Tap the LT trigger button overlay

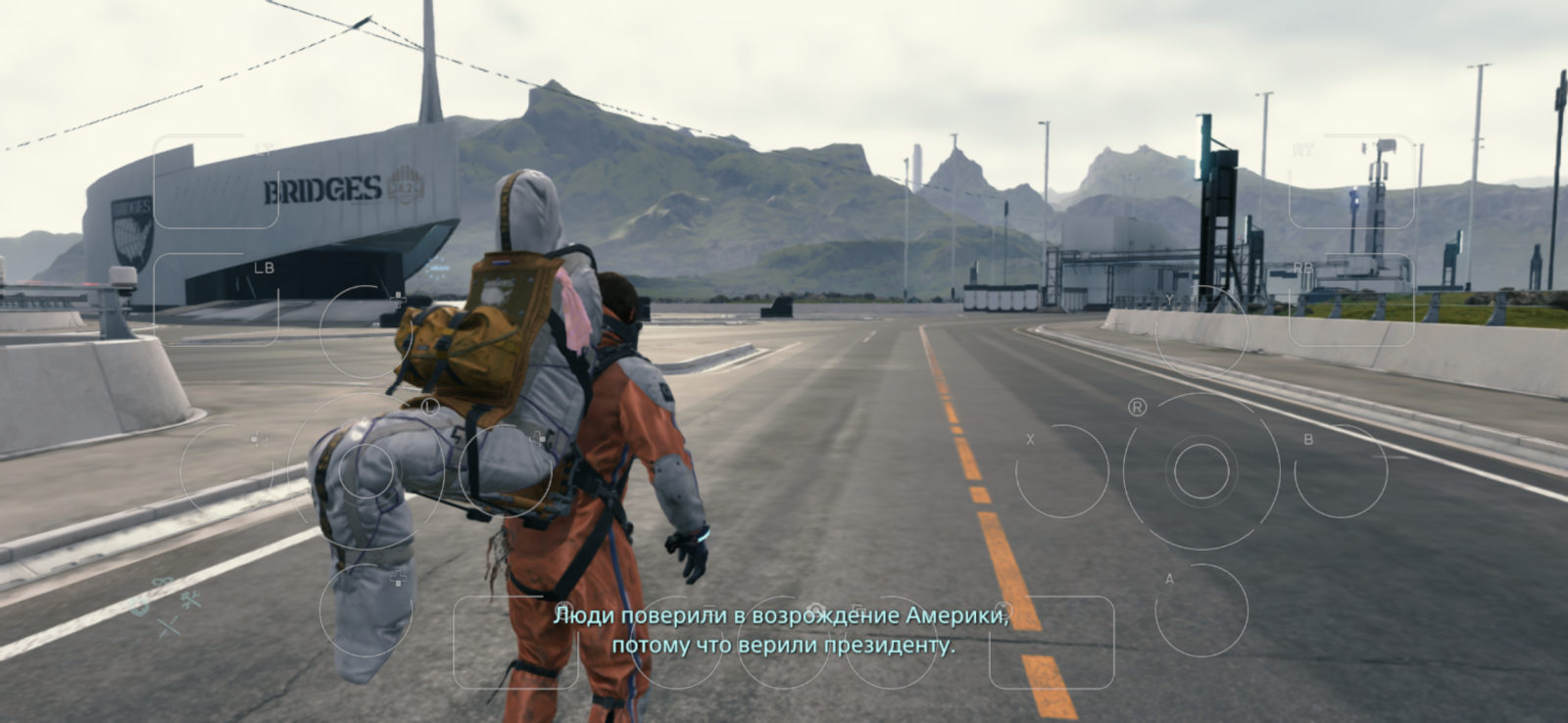[217, 182]
